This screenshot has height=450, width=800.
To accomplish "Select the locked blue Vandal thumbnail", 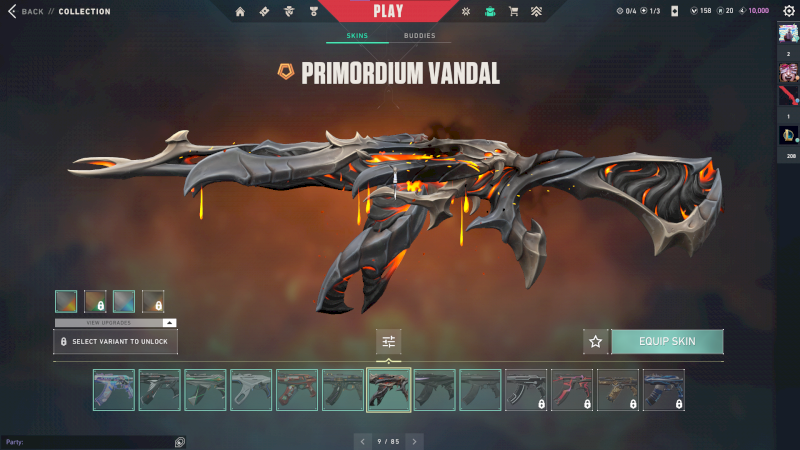I will (664, 390).
